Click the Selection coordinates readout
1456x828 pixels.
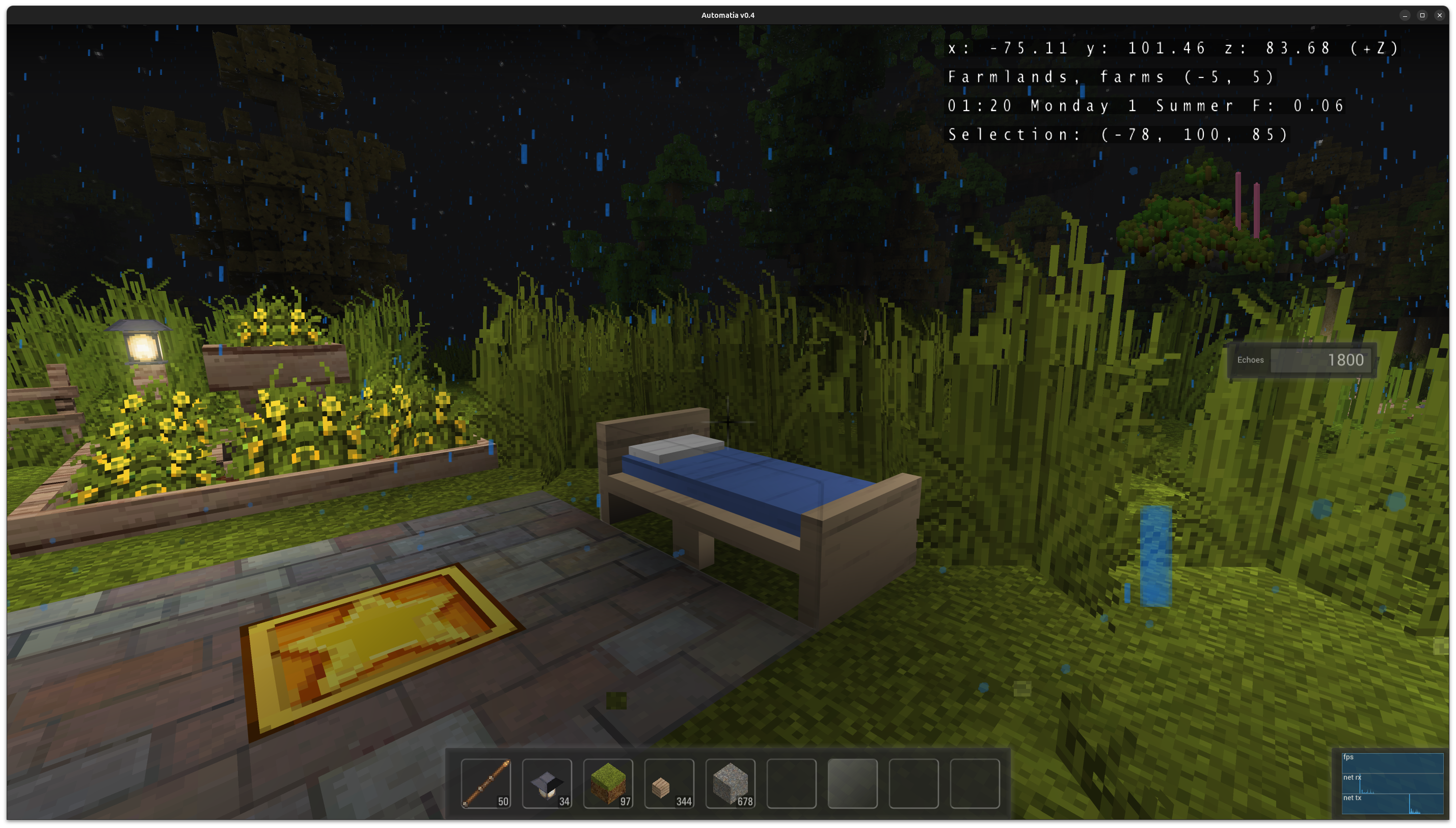[1117, 134]
